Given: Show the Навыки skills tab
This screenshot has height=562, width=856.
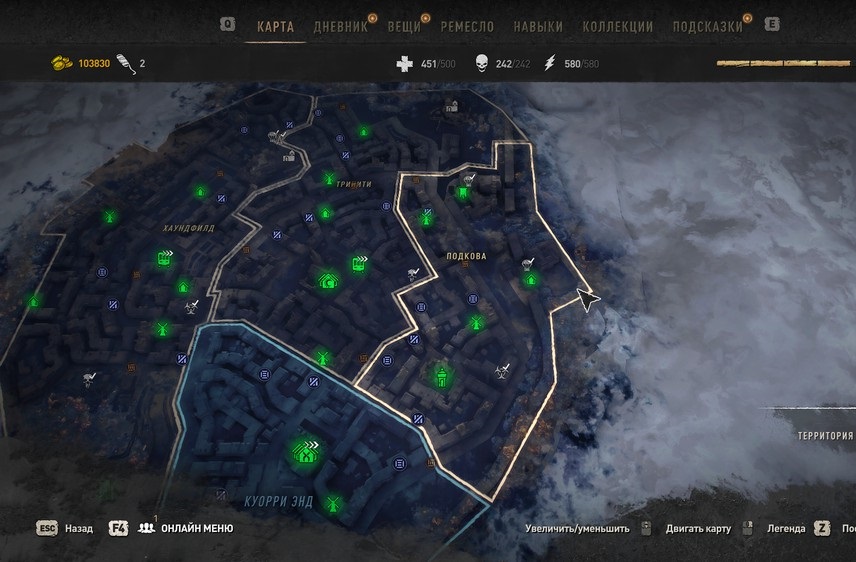Looking at the screenshot, I should coord(537,27).
